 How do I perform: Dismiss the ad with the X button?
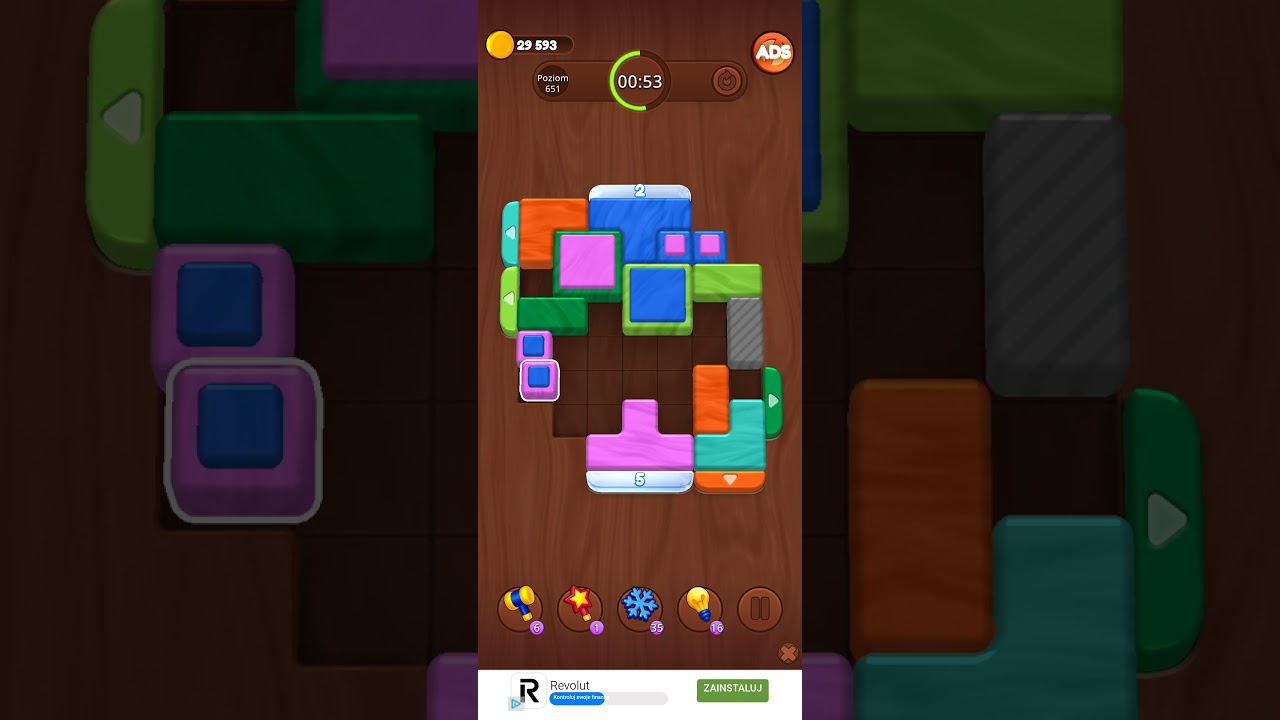(x=788, y=653)
